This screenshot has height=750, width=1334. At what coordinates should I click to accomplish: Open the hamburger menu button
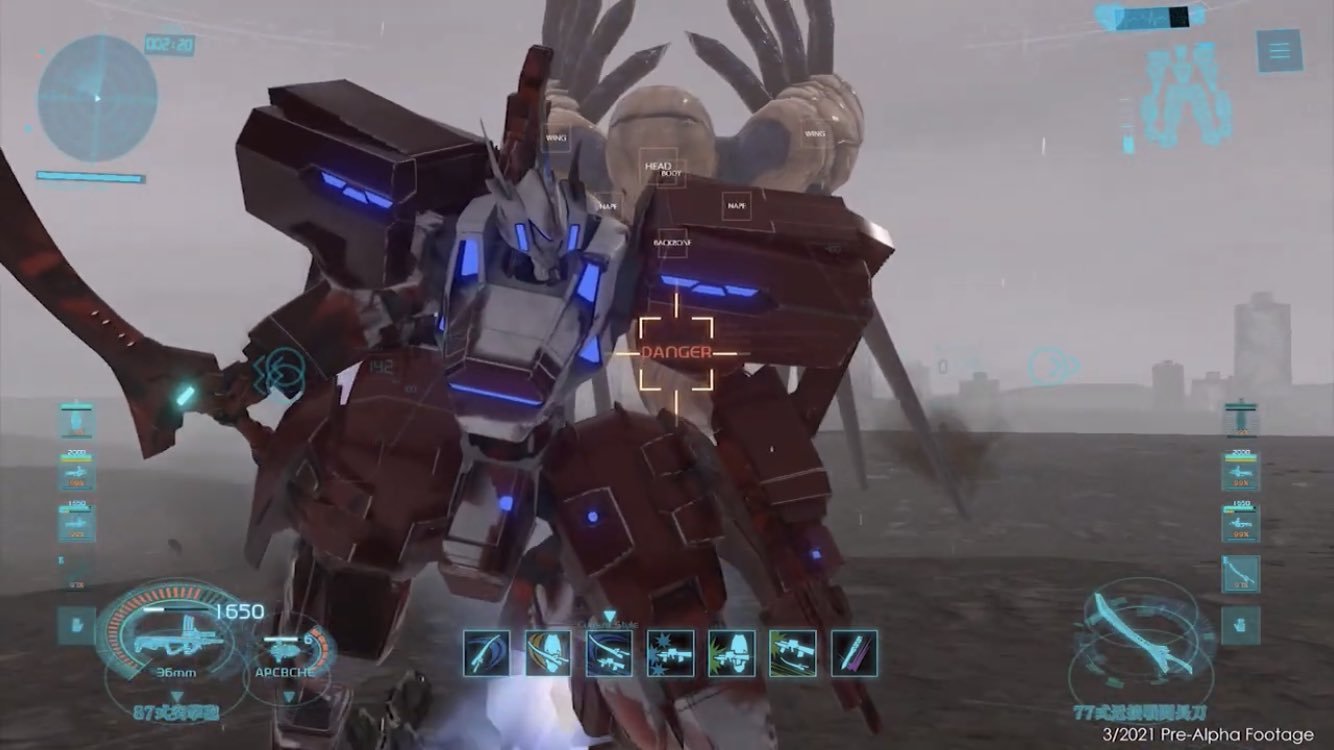tap(1279, 50)
